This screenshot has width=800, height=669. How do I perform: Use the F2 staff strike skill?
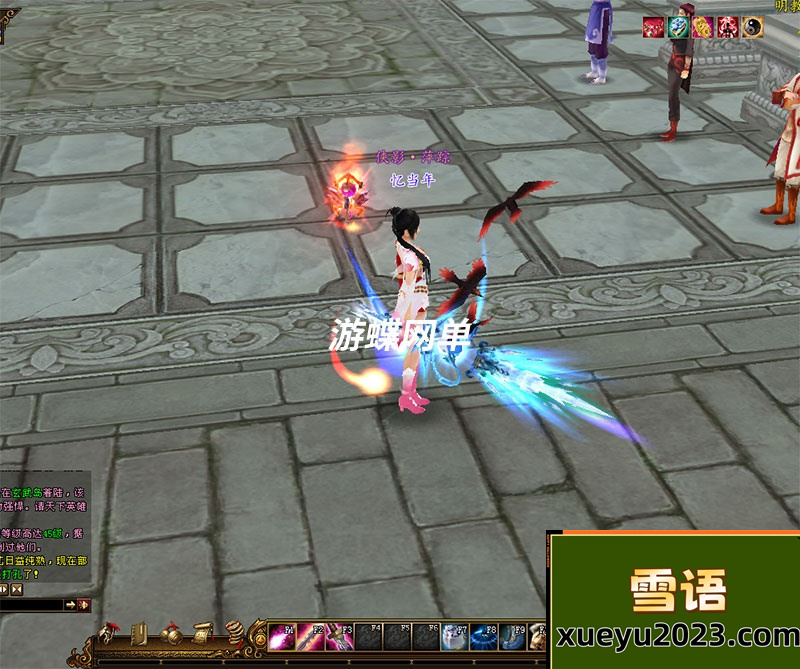(x=312, y=638)
